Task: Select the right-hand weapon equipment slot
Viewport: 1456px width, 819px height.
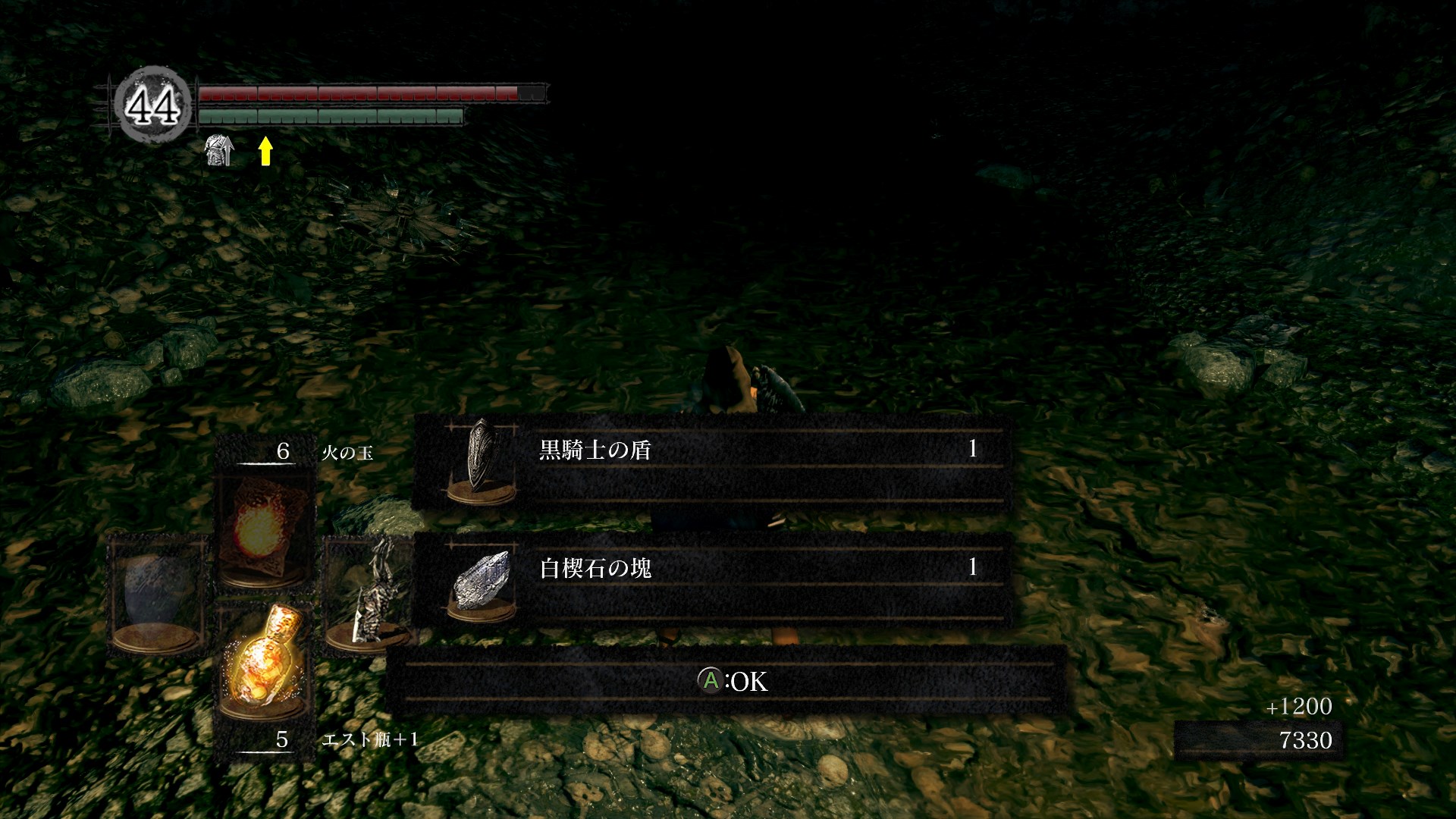Action: coord(369,595)
